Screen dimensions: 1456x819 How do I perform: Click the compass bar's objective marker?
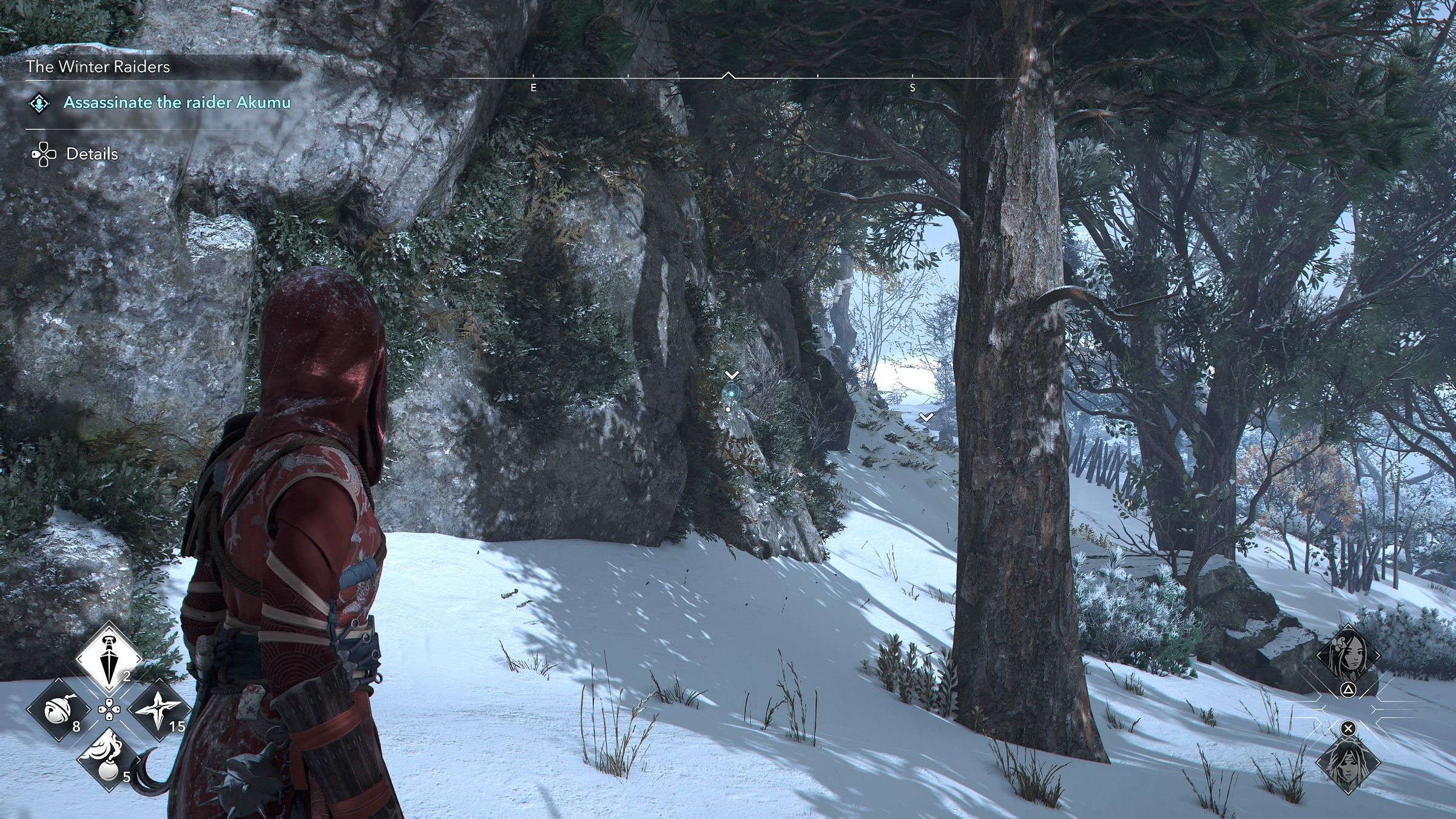(728, 76)
